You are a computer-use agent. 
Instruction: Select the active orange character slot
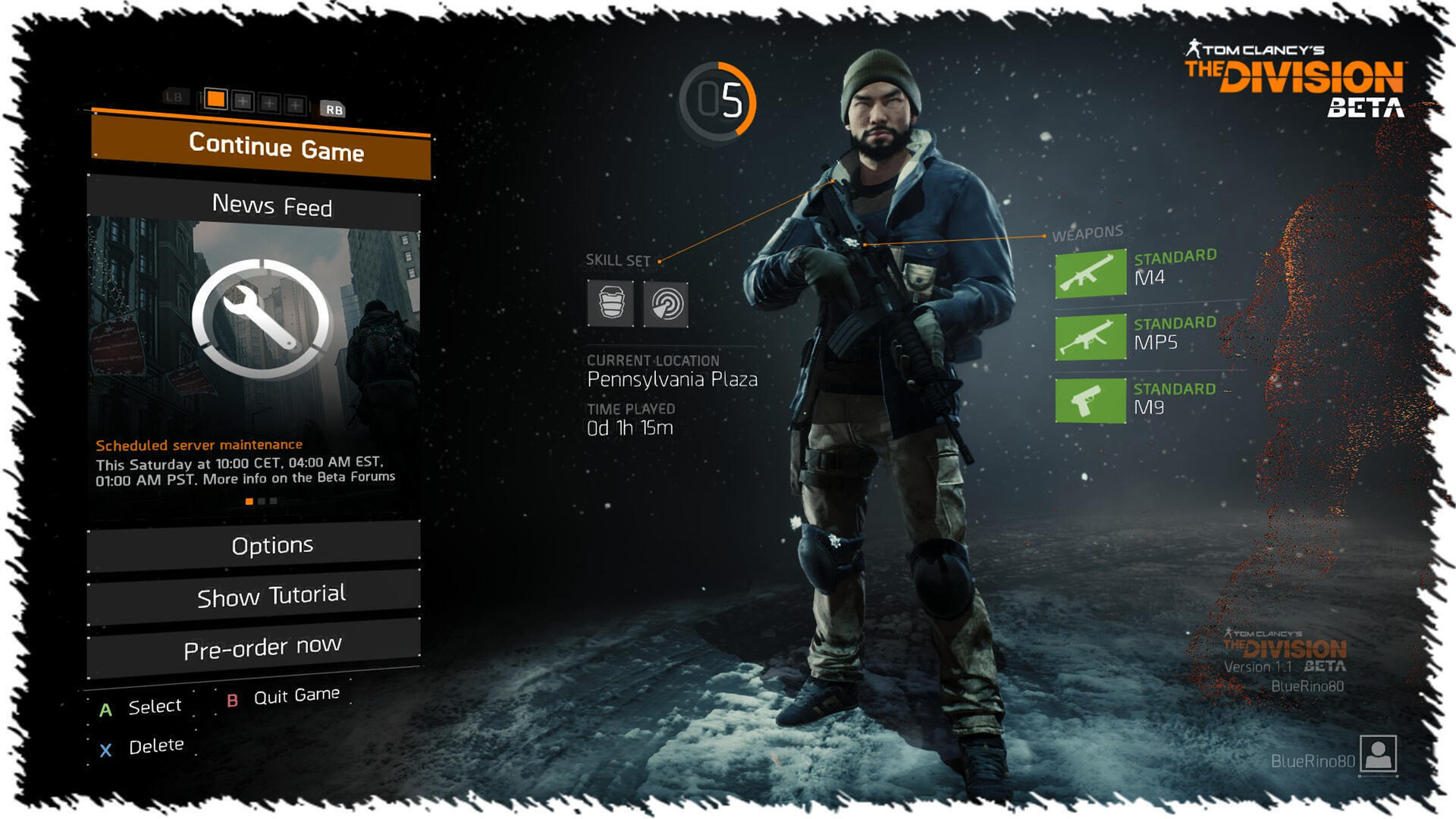tap(216, 99)
